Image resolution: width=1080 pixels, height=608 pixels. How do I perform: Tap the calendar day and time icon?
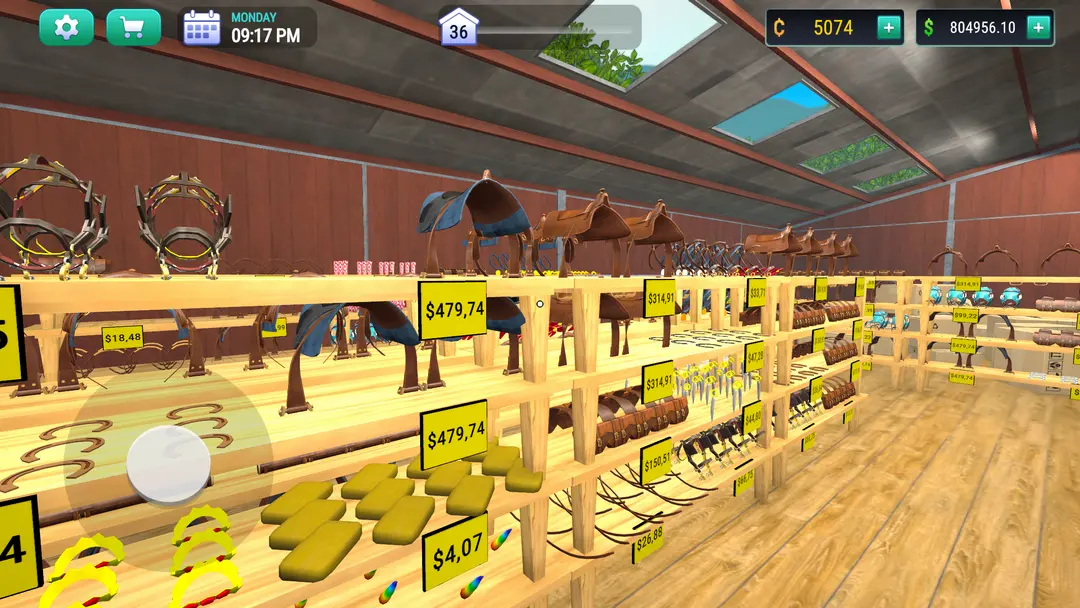(201, 28)
